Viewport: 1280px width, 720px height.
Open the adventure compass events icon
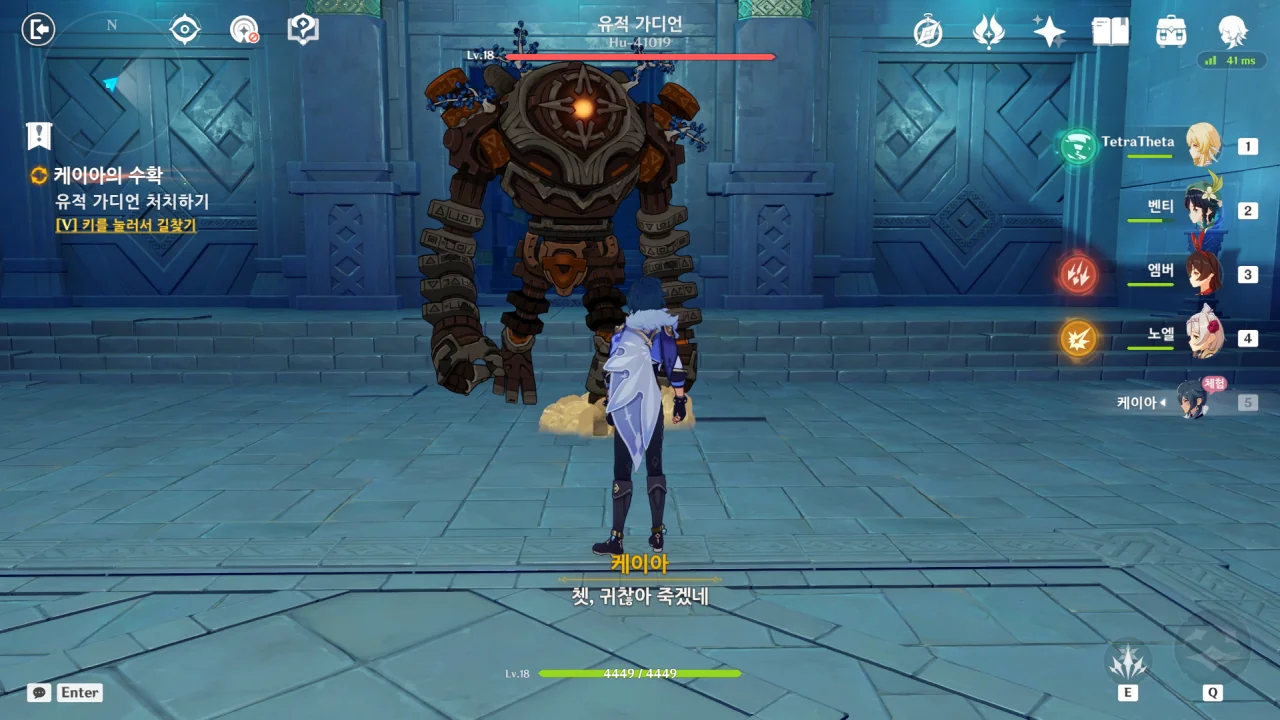(x=929, y=31)
